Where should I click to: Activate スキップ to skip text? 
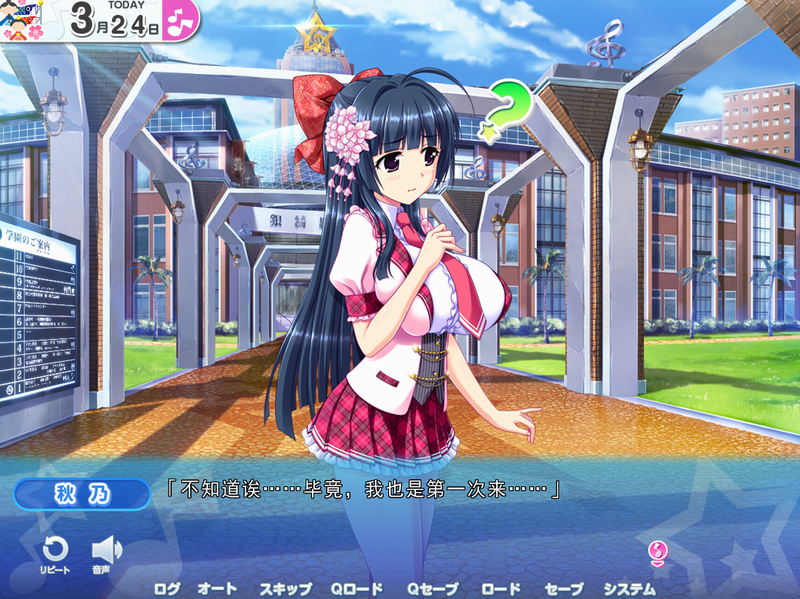coord(285,589)
